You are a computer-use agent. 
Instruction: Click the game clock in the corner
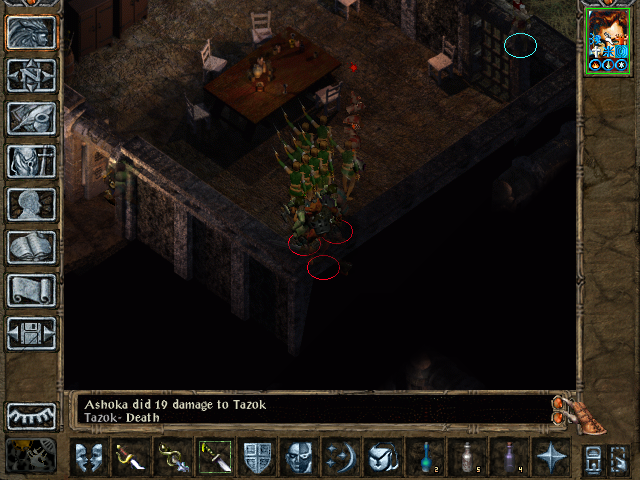[31, 455]
